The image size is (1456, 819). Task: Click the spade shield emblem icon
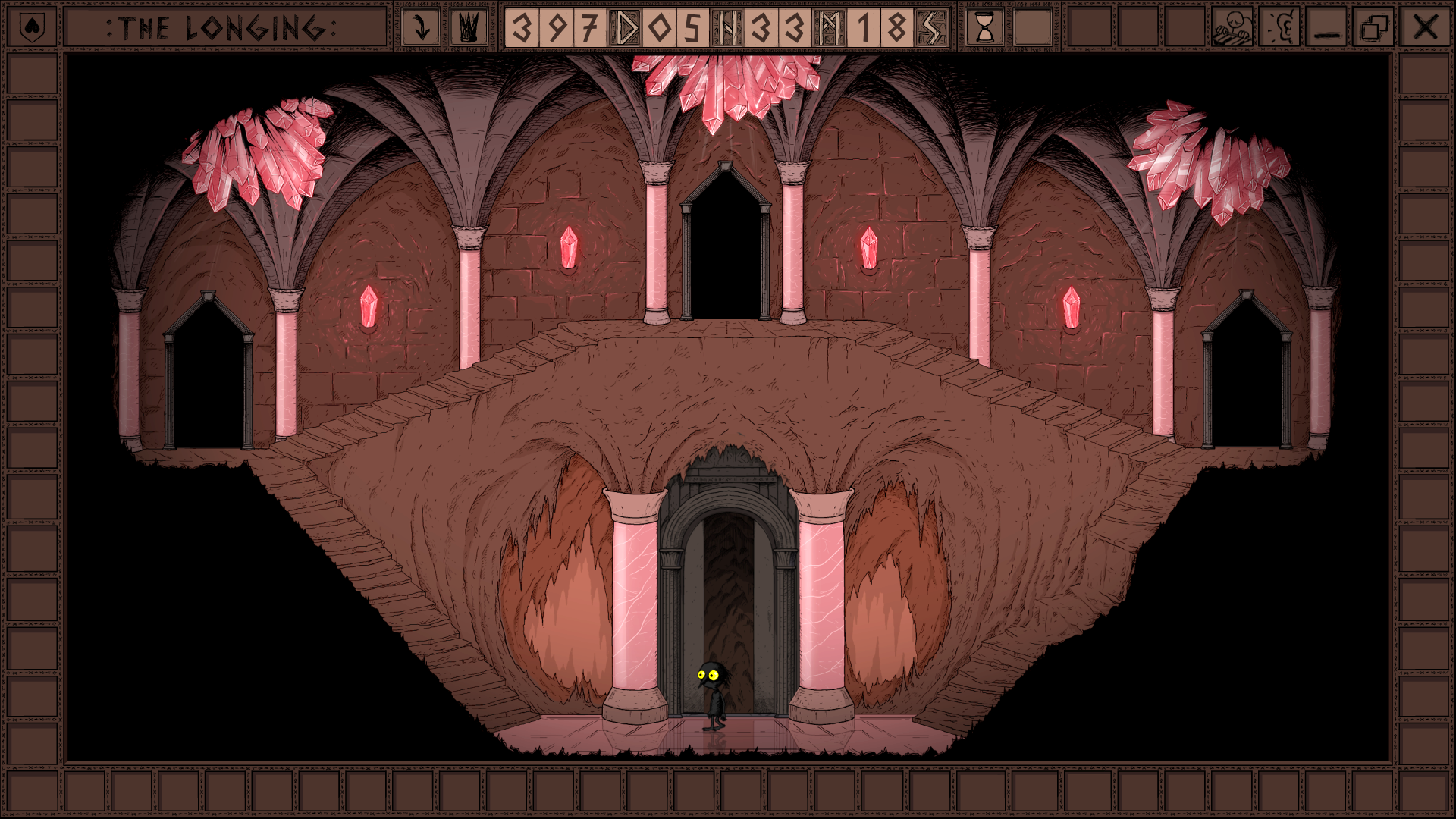(31, 28)
